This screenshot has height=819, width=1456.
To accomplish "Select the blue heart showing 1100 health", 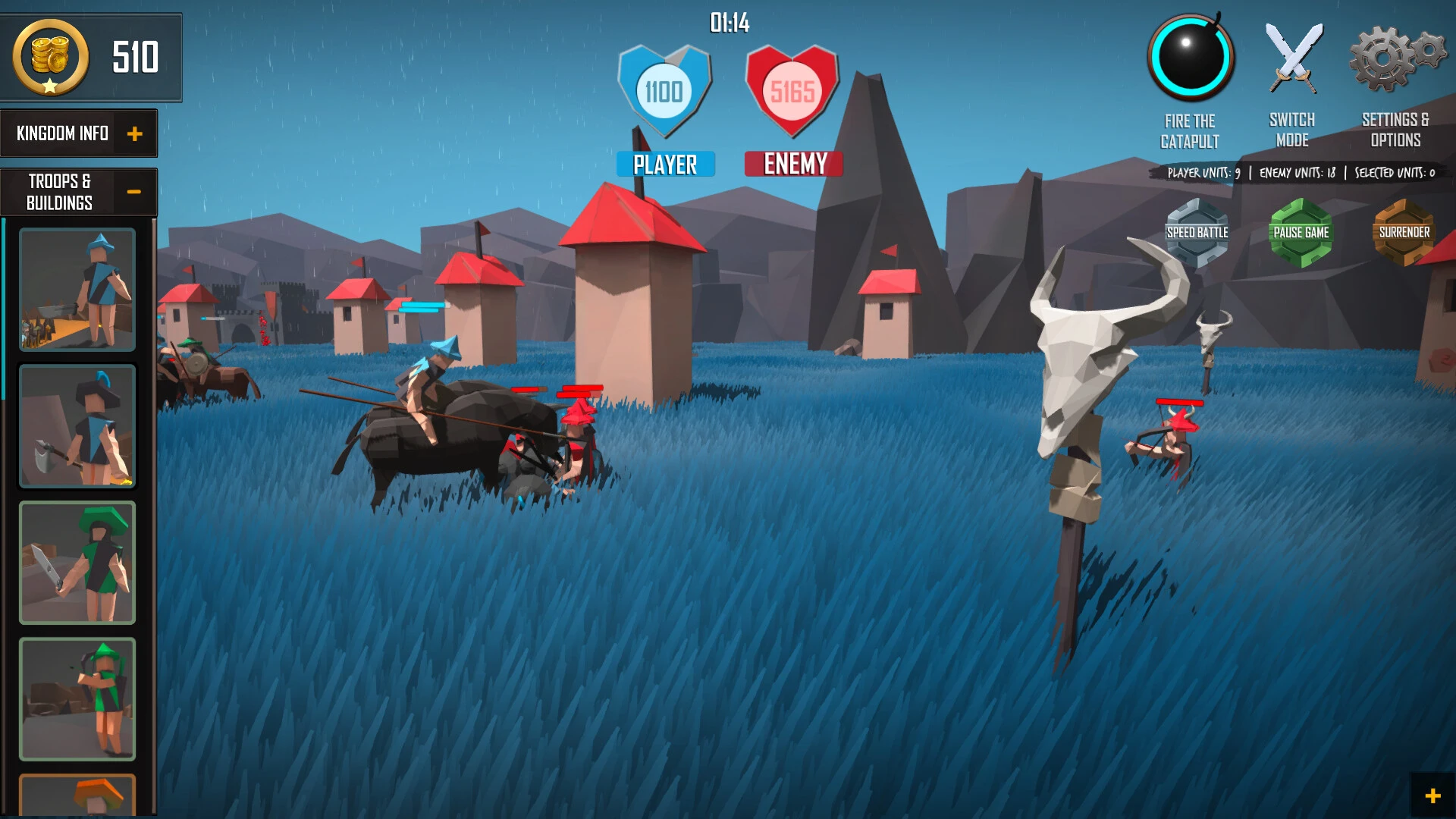I will click(x=665, y=91).
